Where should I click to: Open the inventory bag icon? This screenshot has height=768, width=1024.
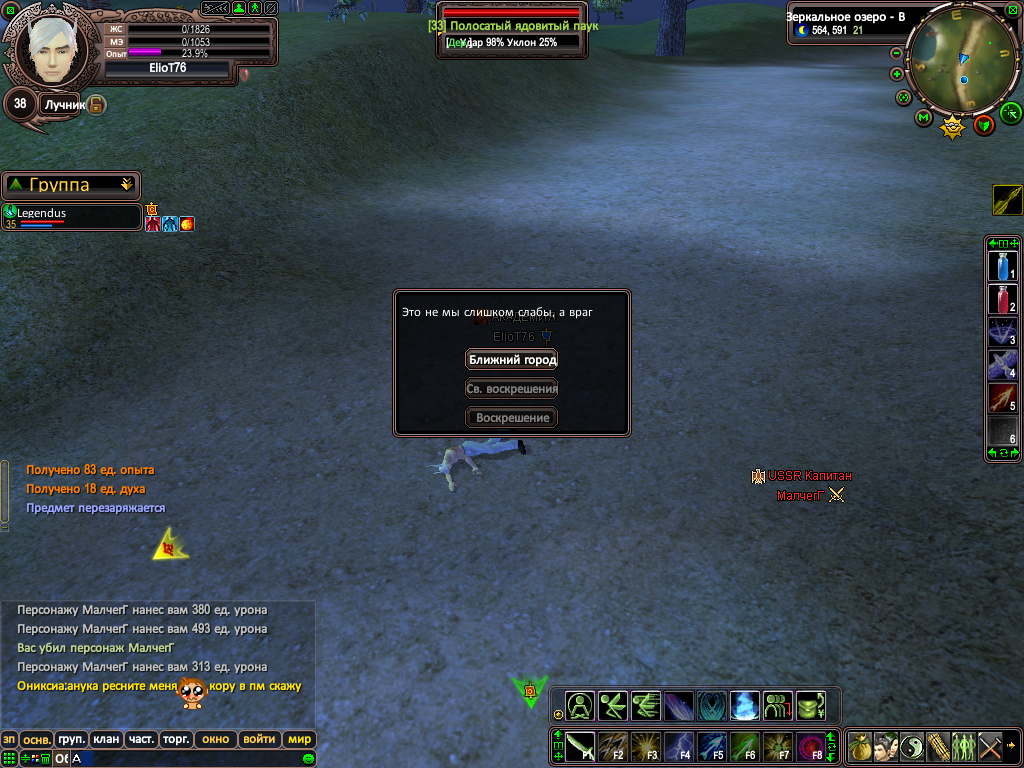point(860,746)
